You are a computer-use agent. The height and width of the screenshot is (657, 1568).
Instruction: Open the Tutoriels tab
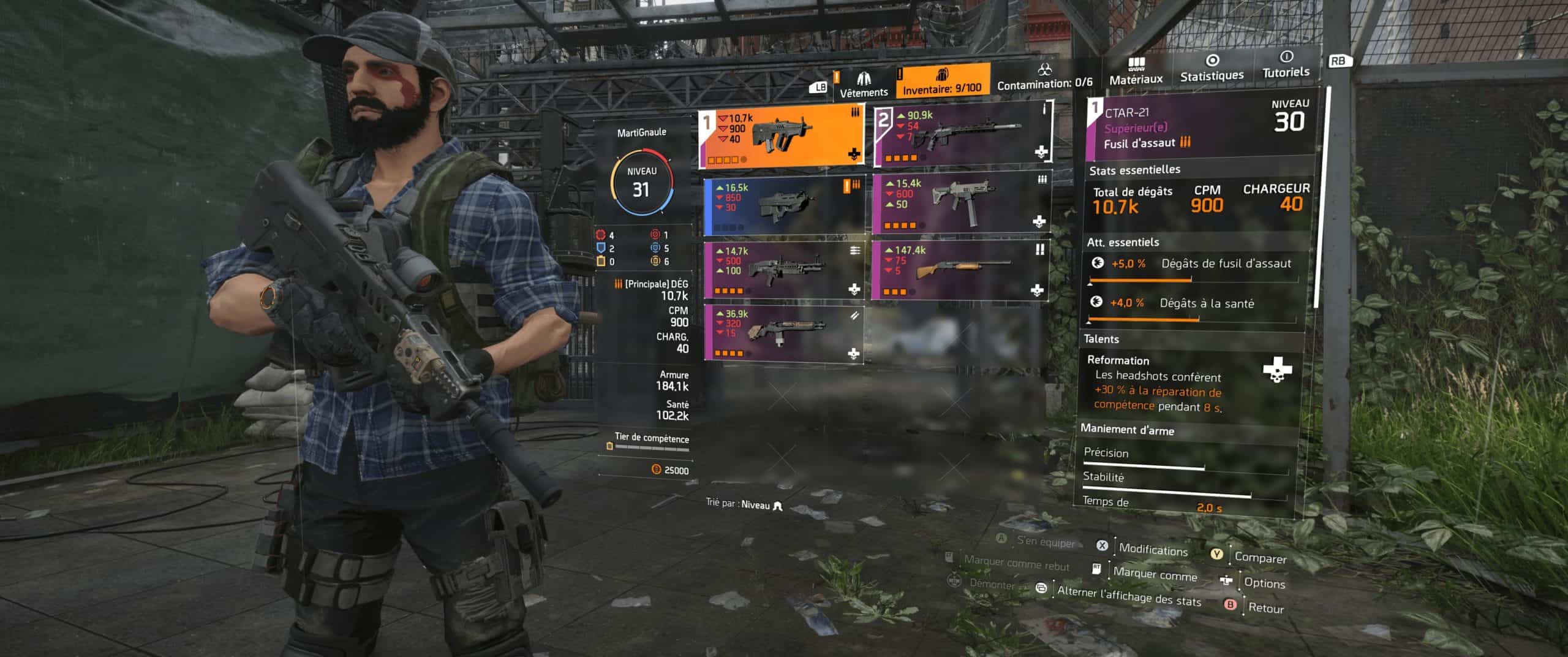[x=1286, y=65]
